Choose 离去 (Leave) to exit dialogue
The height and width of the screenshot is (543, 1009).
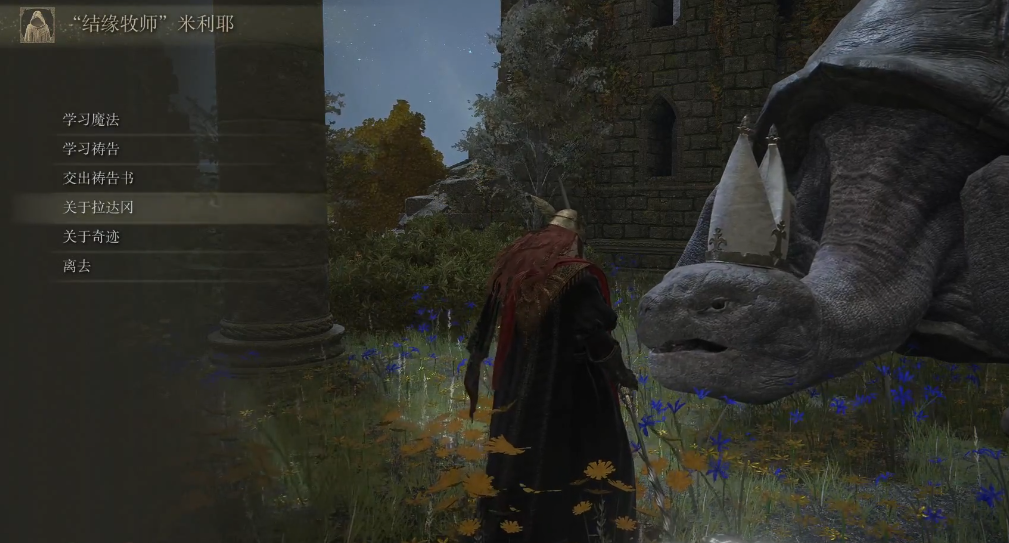coord(77,266)
